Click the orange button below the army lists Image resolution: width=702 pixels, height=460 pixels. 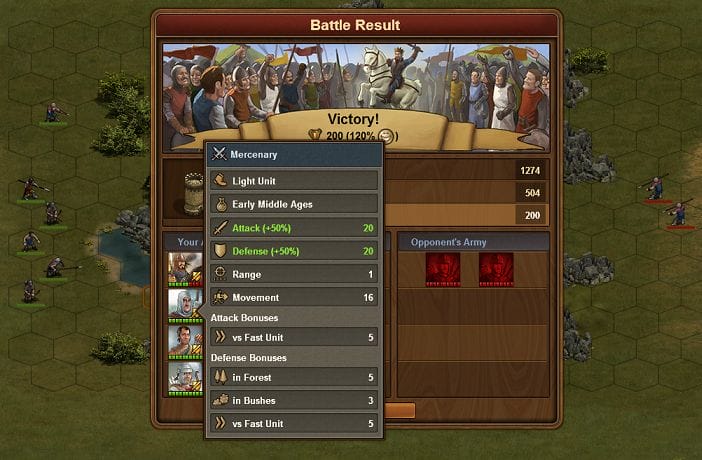coord(399,410)
